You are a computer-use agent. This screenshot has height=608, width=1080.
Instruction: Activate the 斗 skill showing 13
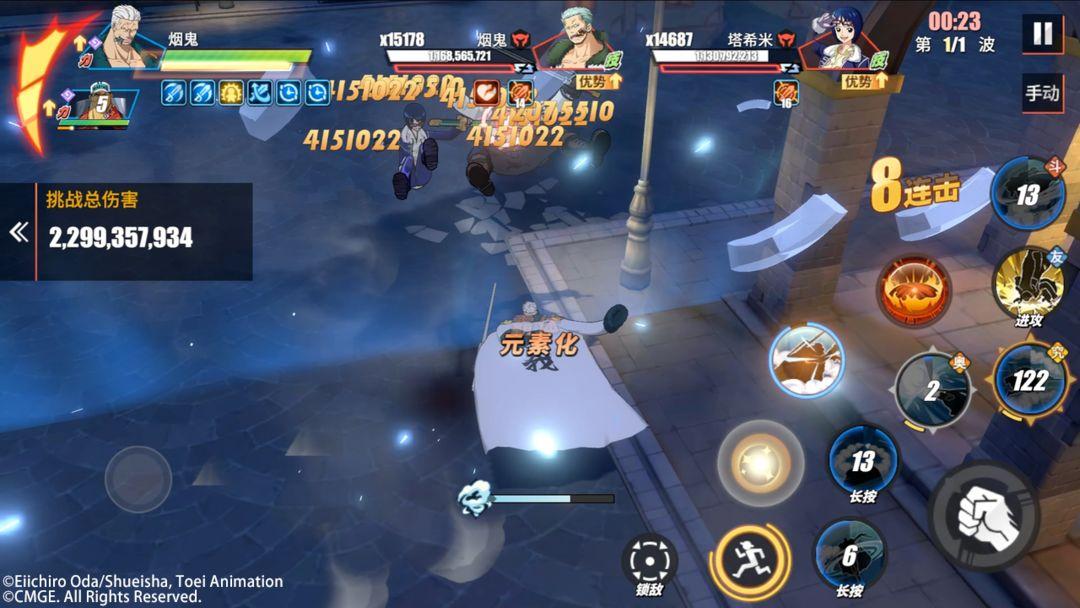coord(1027,194)
